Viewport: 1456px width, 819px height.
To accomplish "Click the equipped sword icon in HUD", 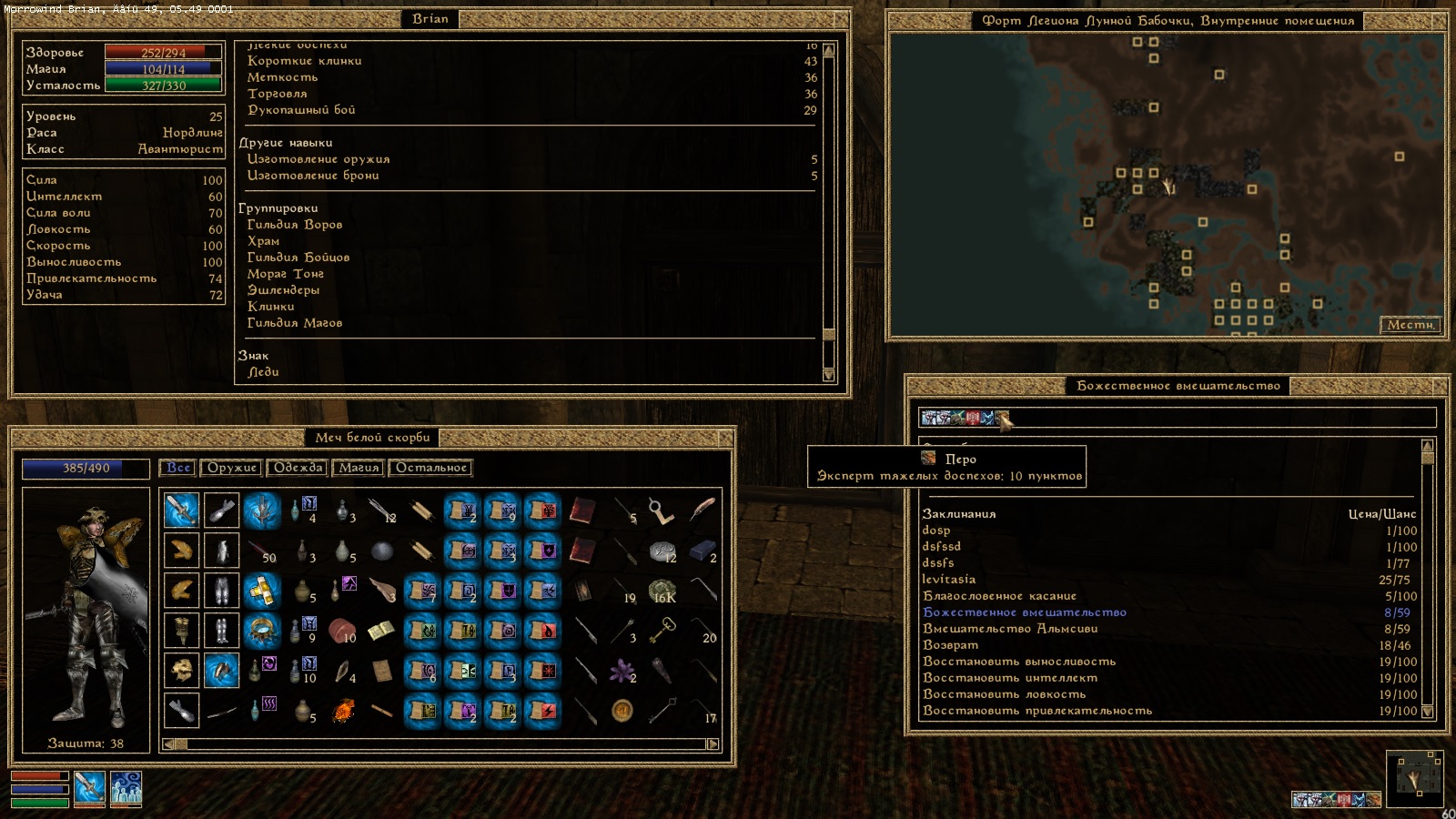I will click(x=89, y=786).
